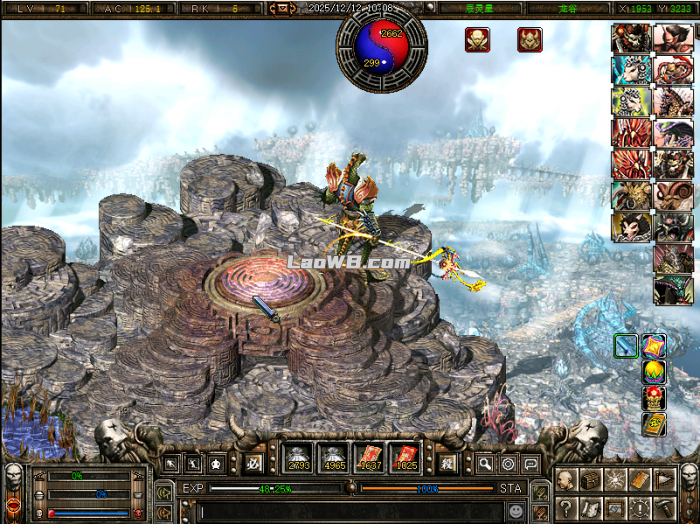Click the mail envelope icon in top bar

click(282, 8)
